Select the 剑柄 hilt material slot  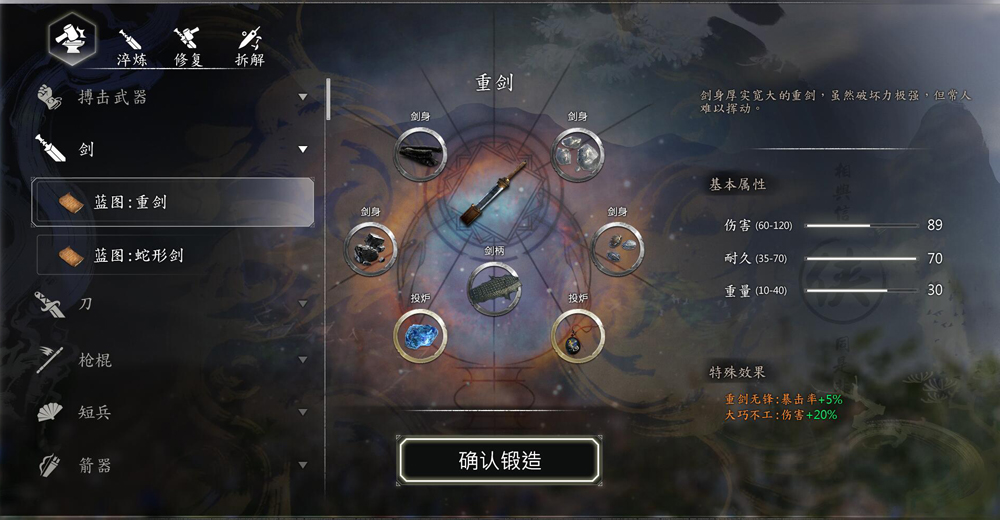click(x=495, y=287)
